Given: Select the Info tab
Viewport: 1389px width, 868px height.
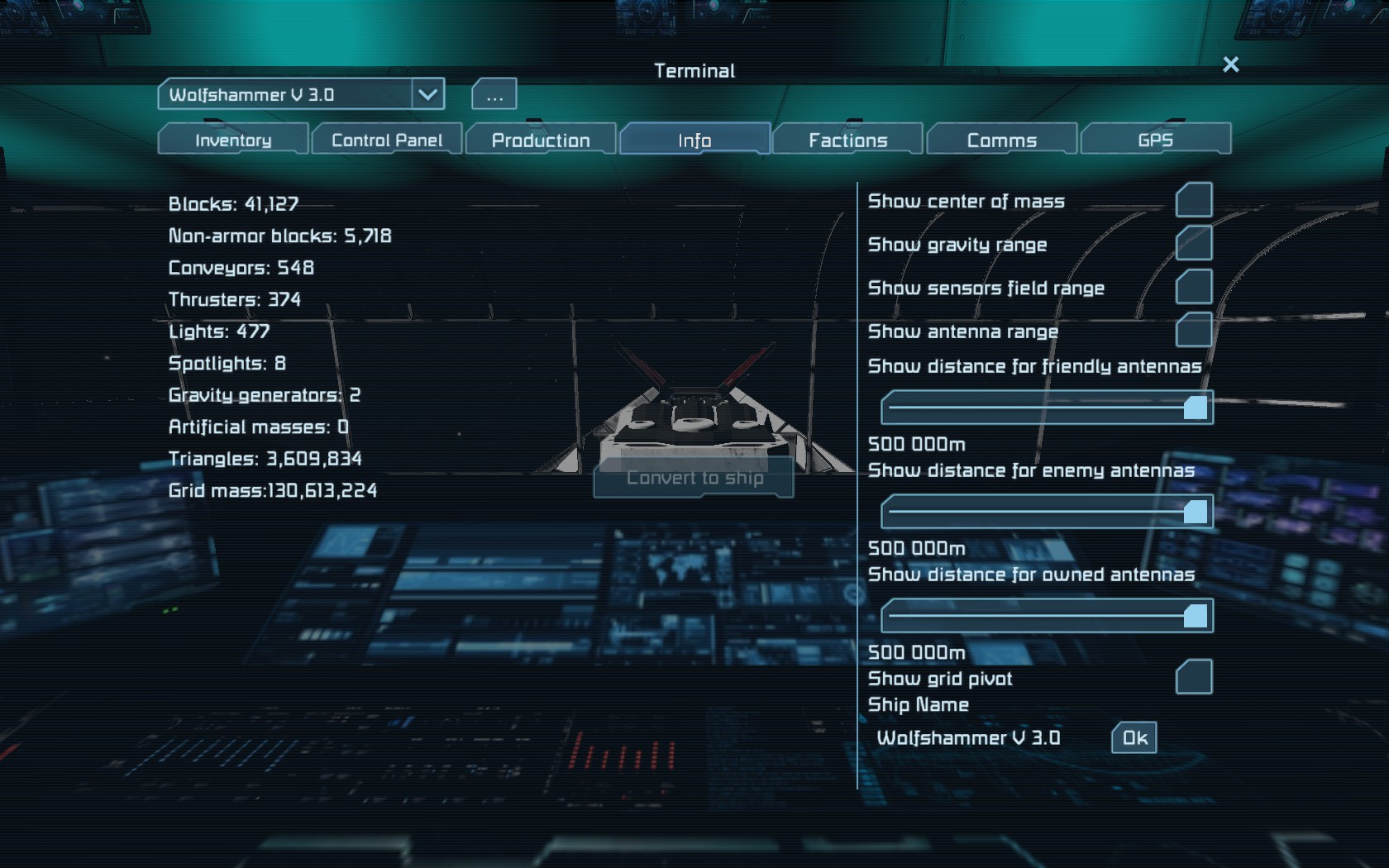Looking at the screenshot, I should [694, 140].
